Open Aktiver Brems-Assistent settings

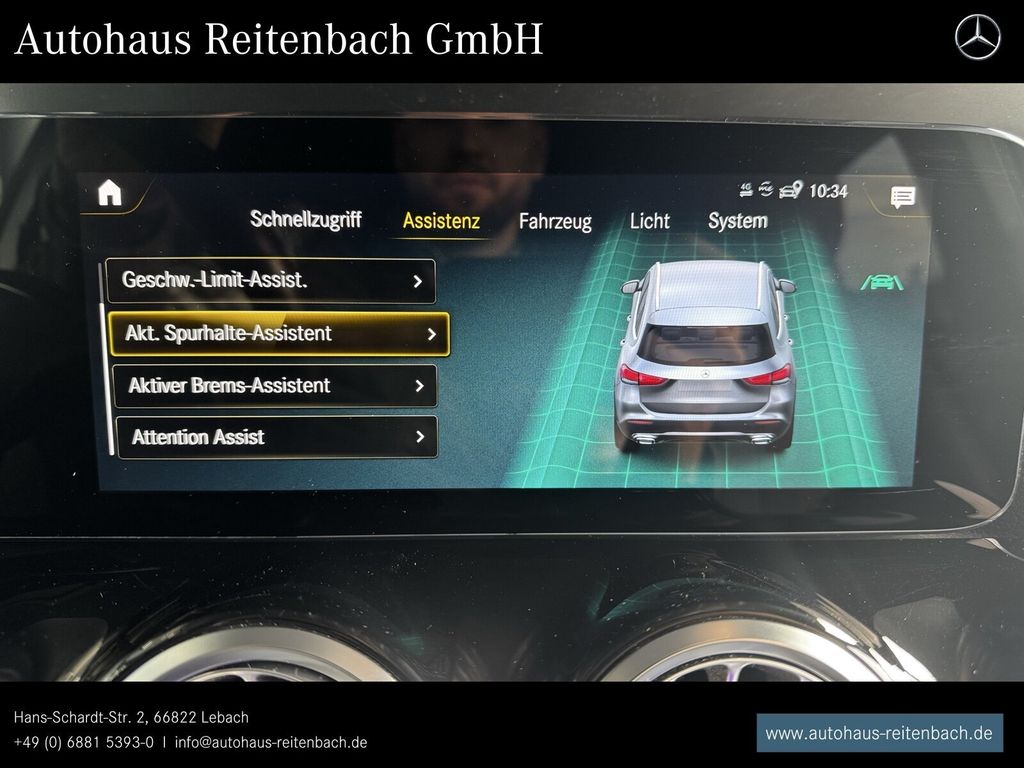click(x=275, y=386)
